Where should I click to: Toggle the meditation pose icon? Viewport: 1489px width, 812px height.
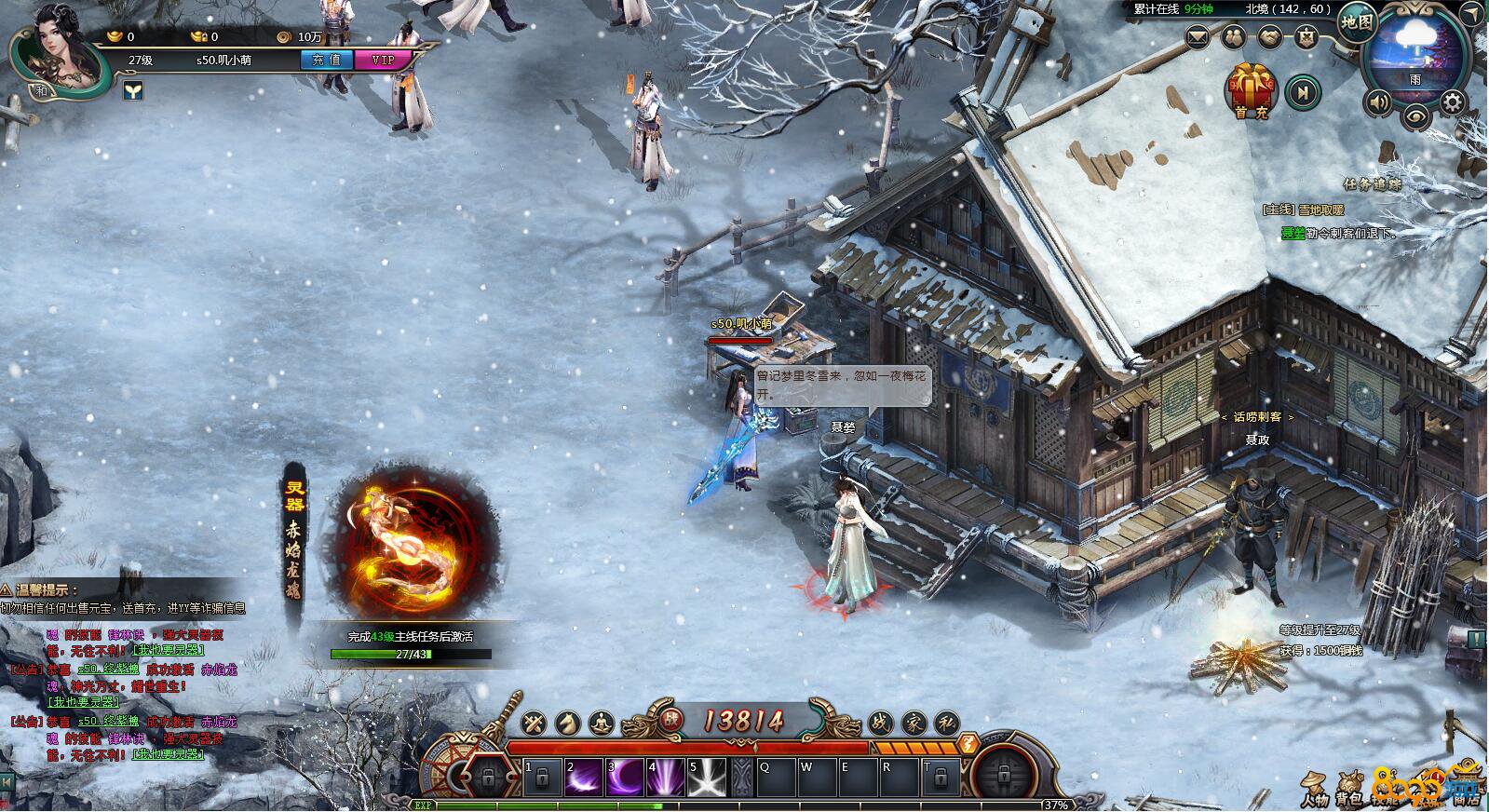point(602,722)
